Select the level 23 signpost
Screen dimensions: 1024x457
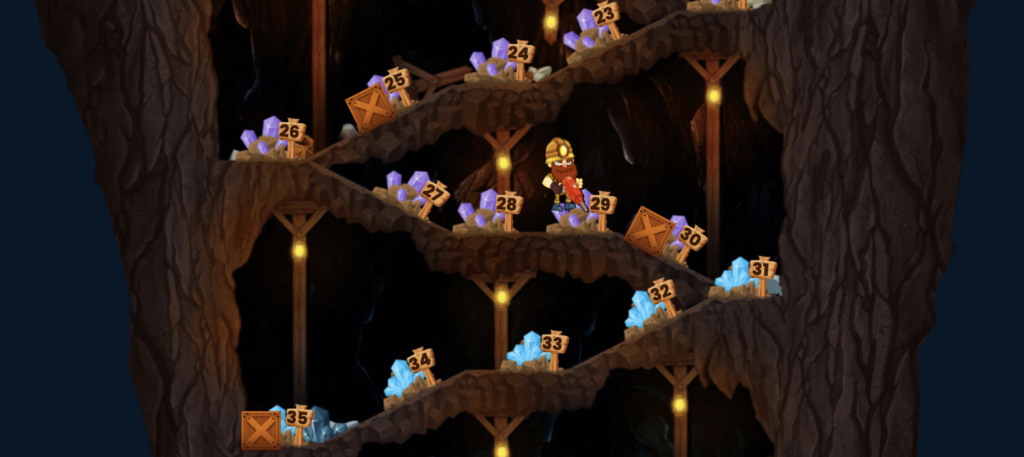(604, 16)
